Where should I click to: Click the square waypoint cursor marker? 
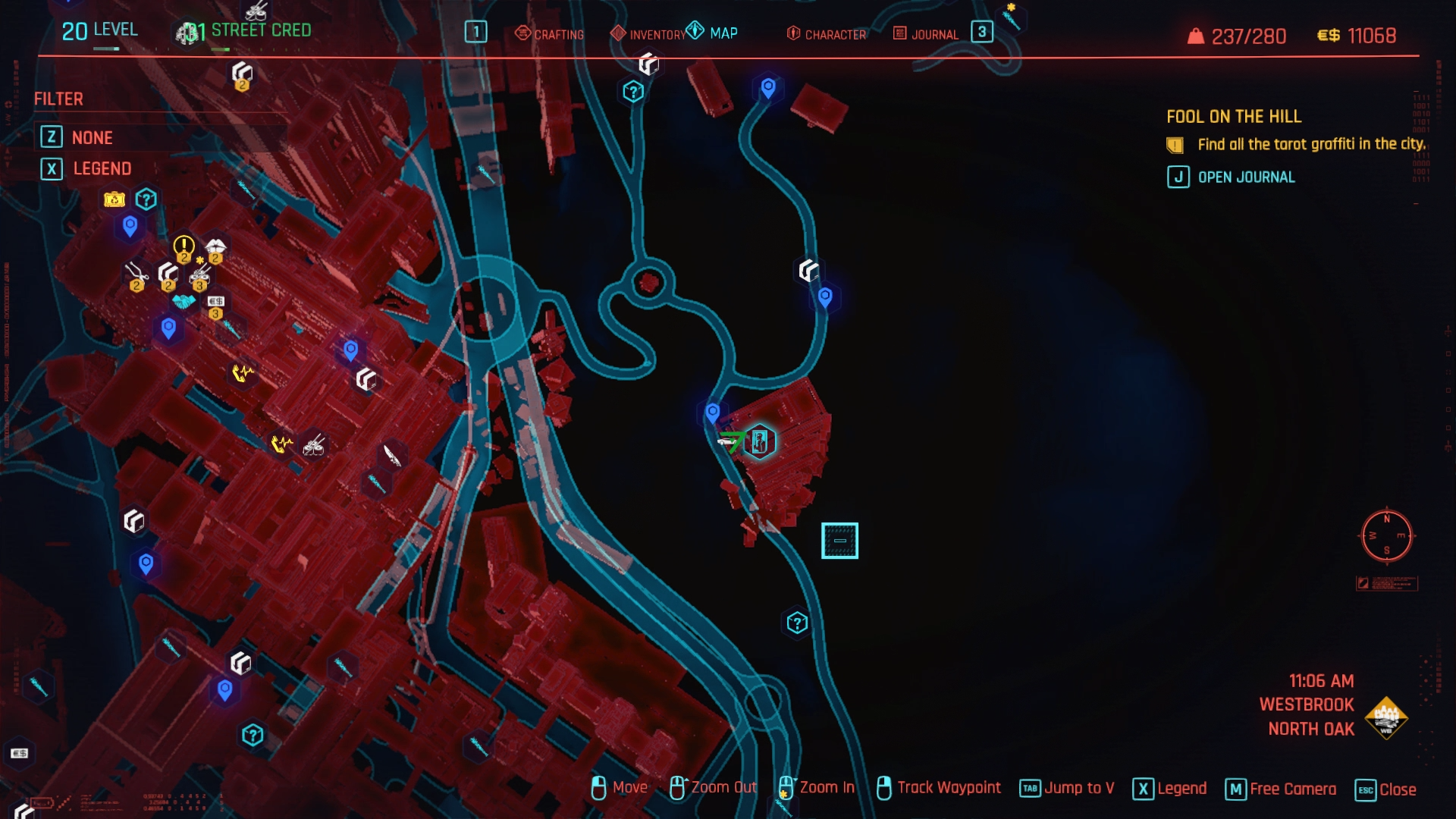pyautogui.click(x=839, y=541)
